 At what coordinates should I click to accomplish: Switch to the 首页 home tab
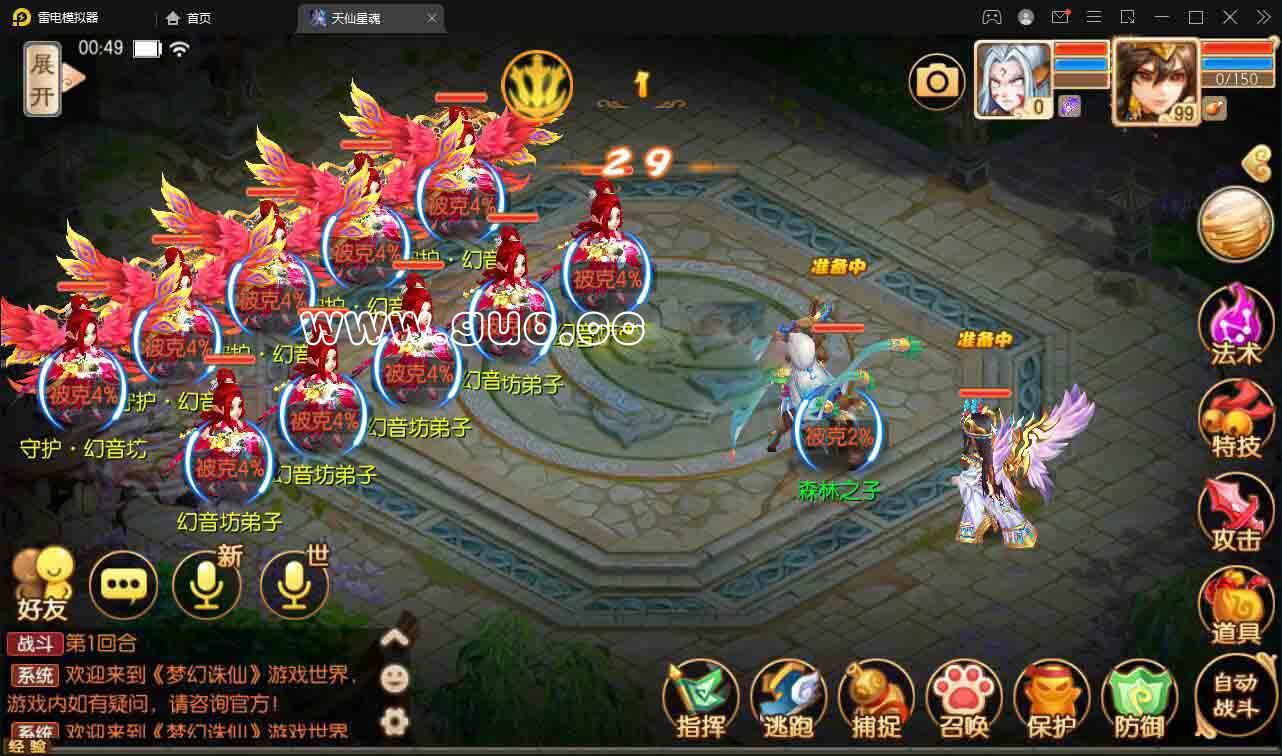pyautogui.click(x=189, y=18)
